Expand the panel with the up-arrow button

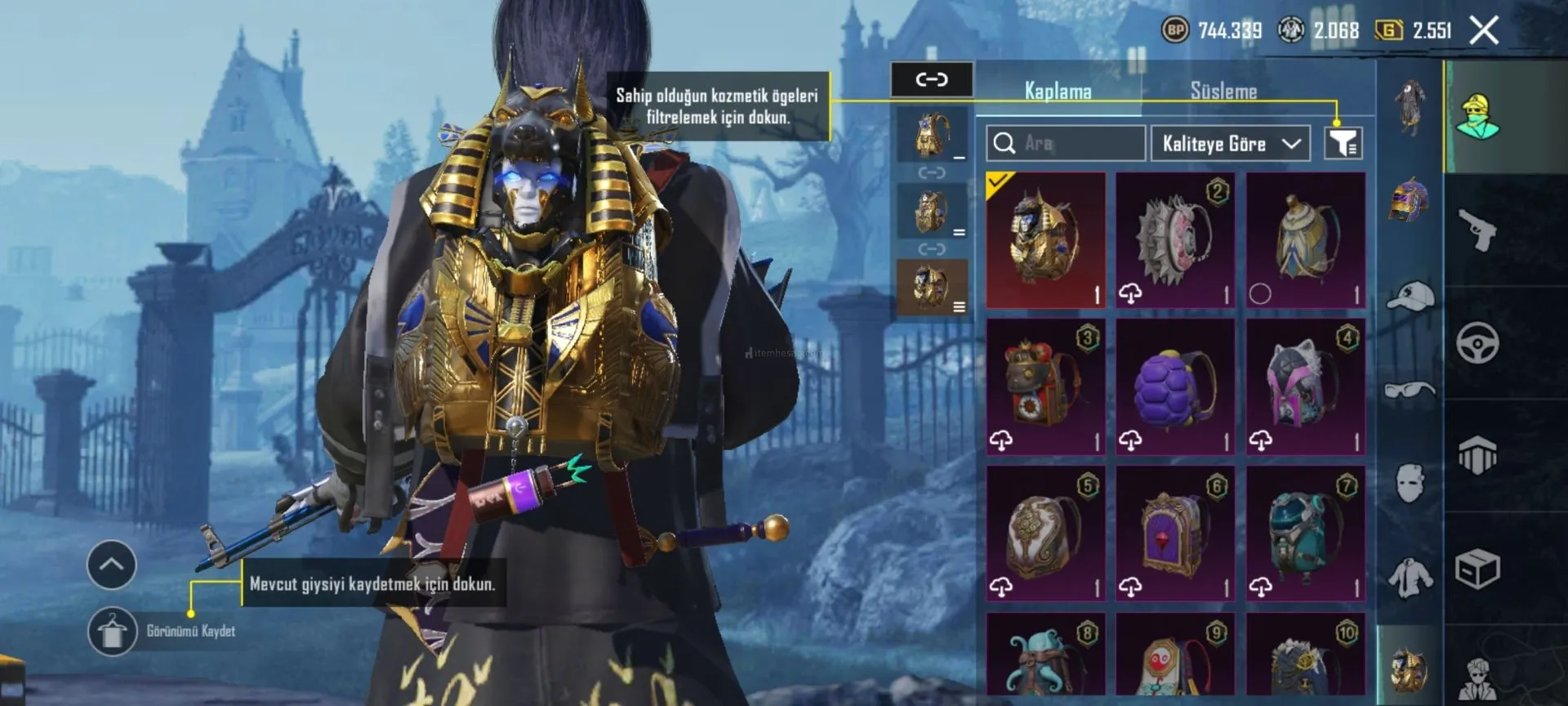point(112,565)
